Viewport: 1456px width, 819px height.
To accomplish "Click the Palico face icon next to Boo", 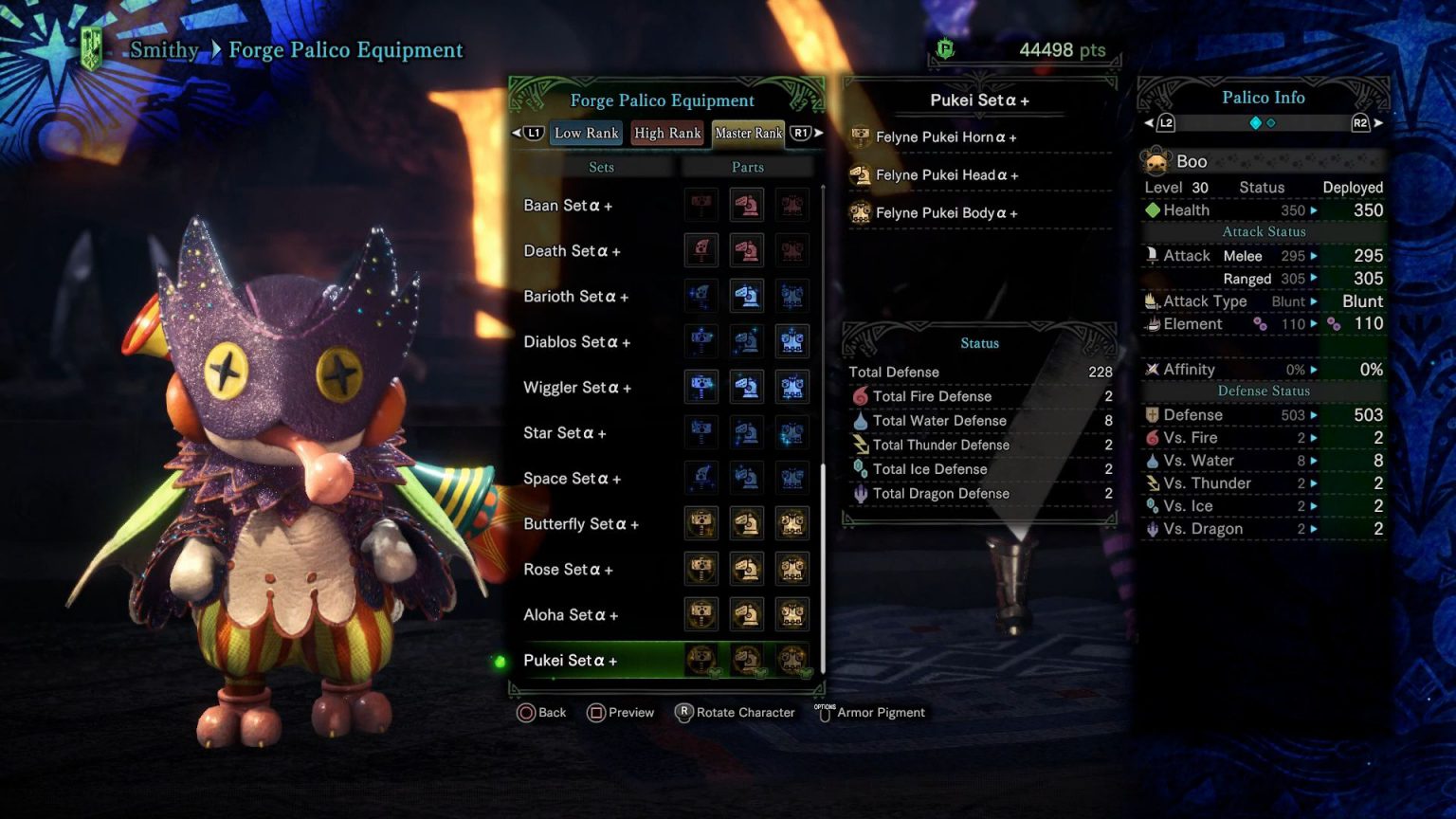I will pos(1156,160).
